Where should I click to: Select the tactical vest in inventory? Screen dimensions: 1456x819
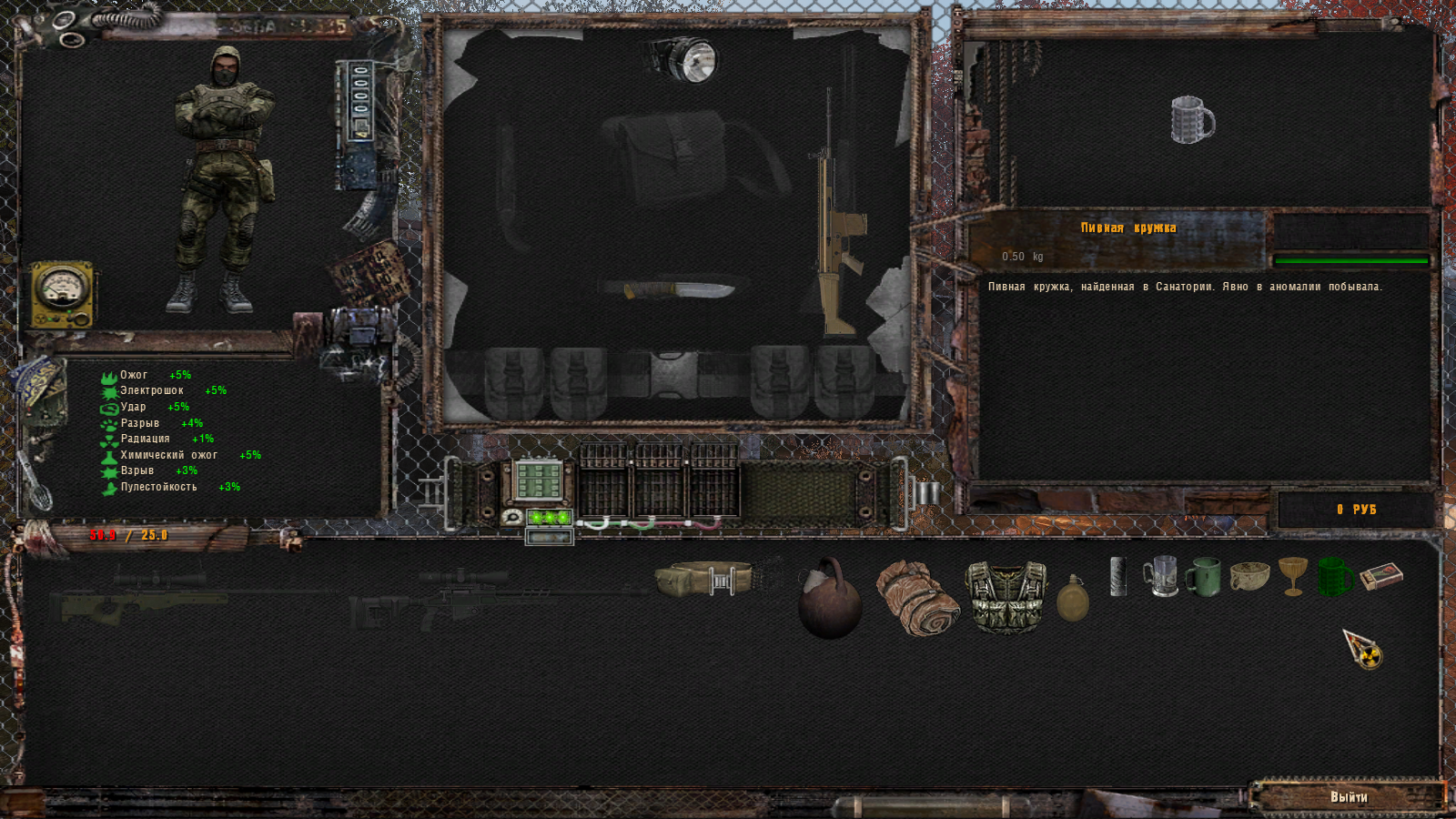(x=1006, y=596)
